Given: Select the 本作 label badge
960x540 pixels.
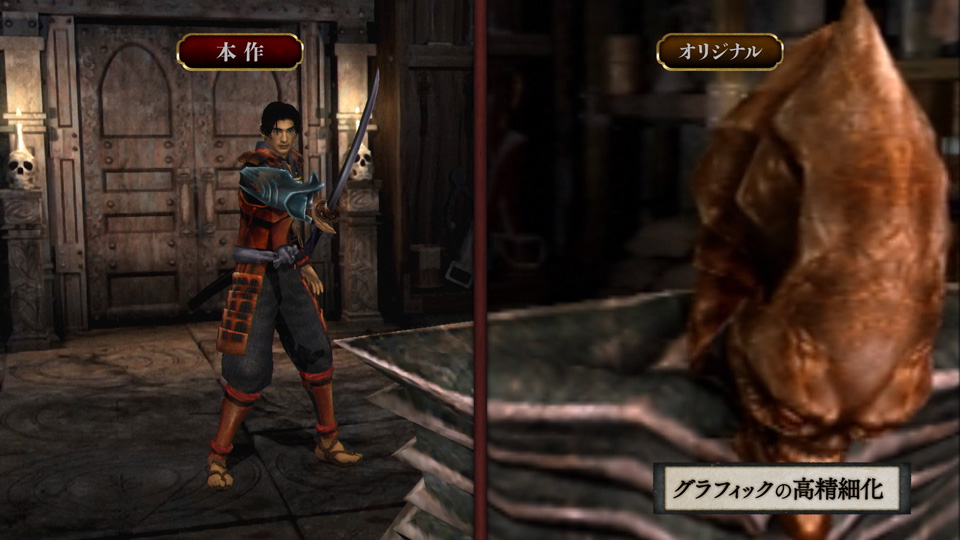Looking at the screenshot, I should pyautogui.click(x=240, y=51).
